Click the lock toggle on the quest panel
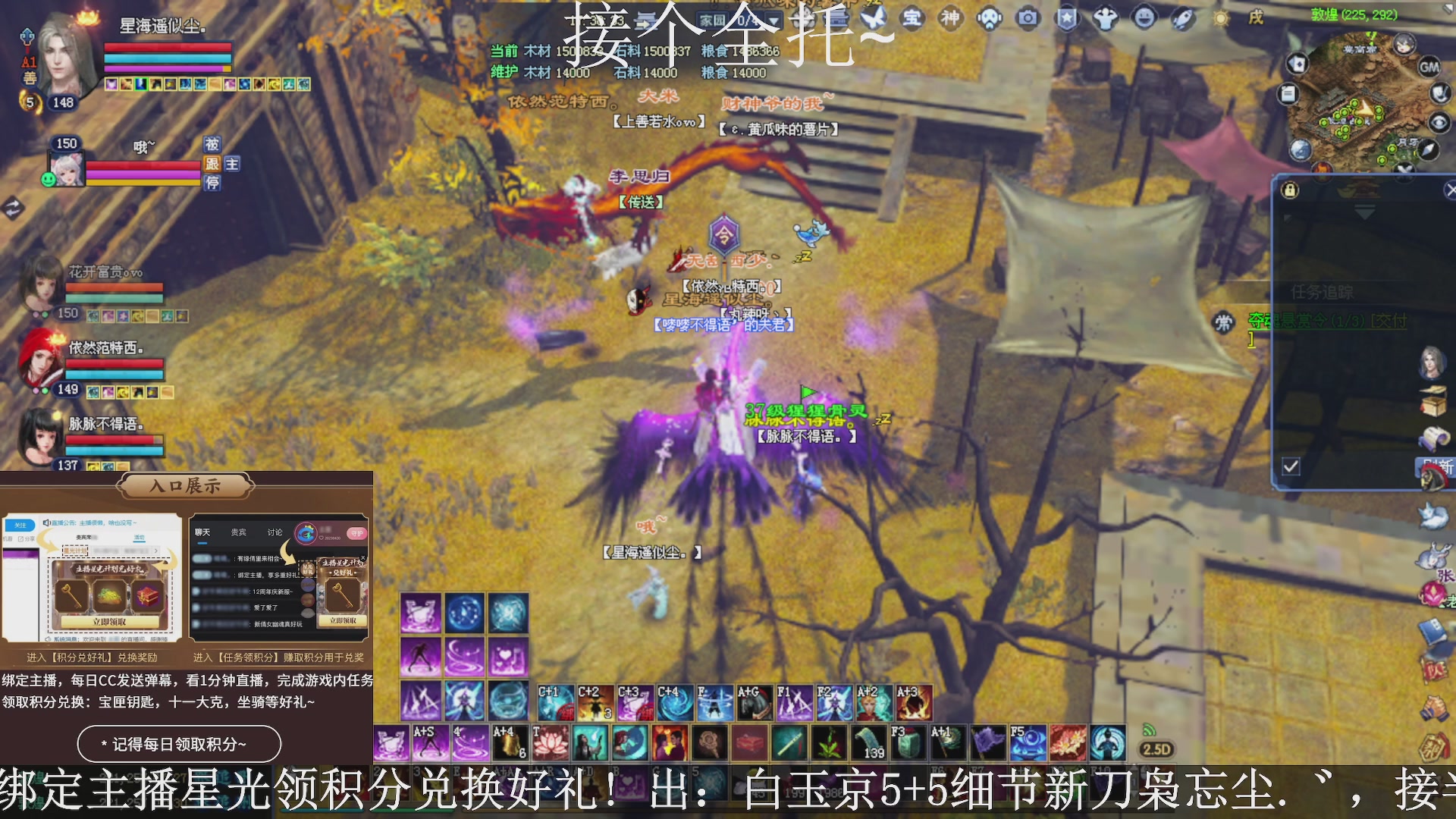The width and height of the screenshot is (1456, 819). [1288, 190]
